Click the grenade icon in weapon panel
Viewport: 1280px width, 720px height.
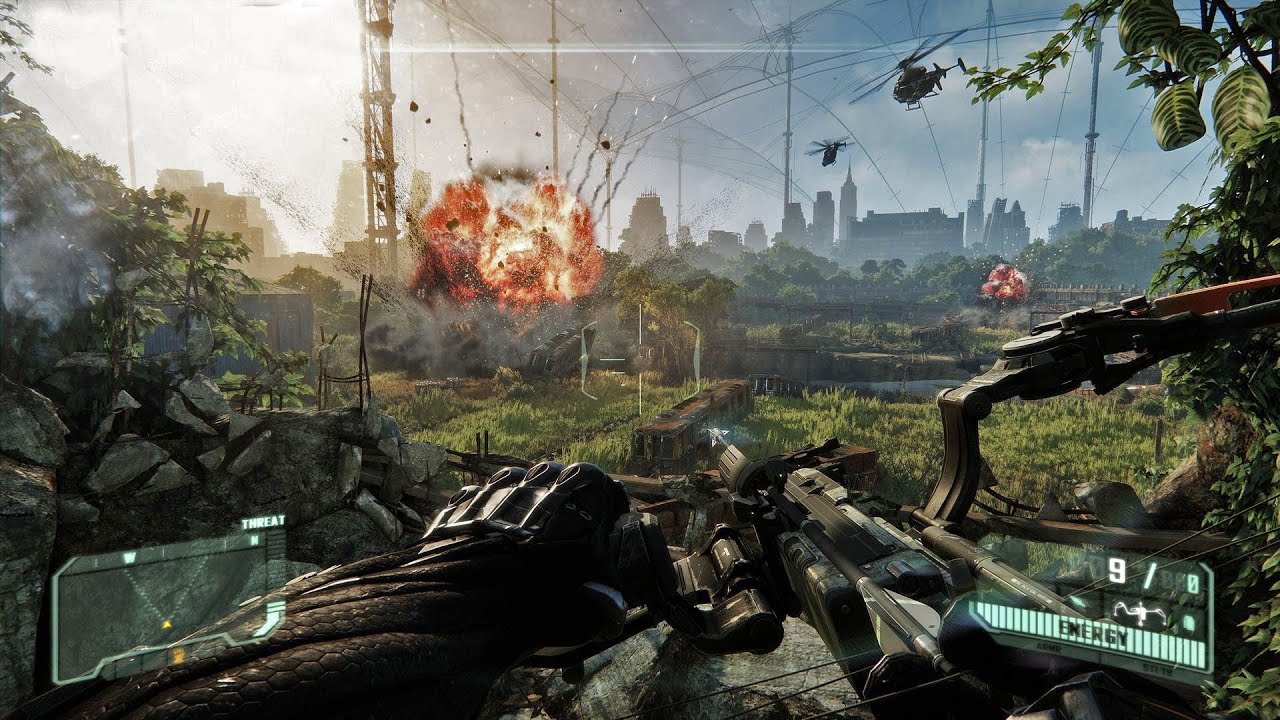coord(1189,621)
